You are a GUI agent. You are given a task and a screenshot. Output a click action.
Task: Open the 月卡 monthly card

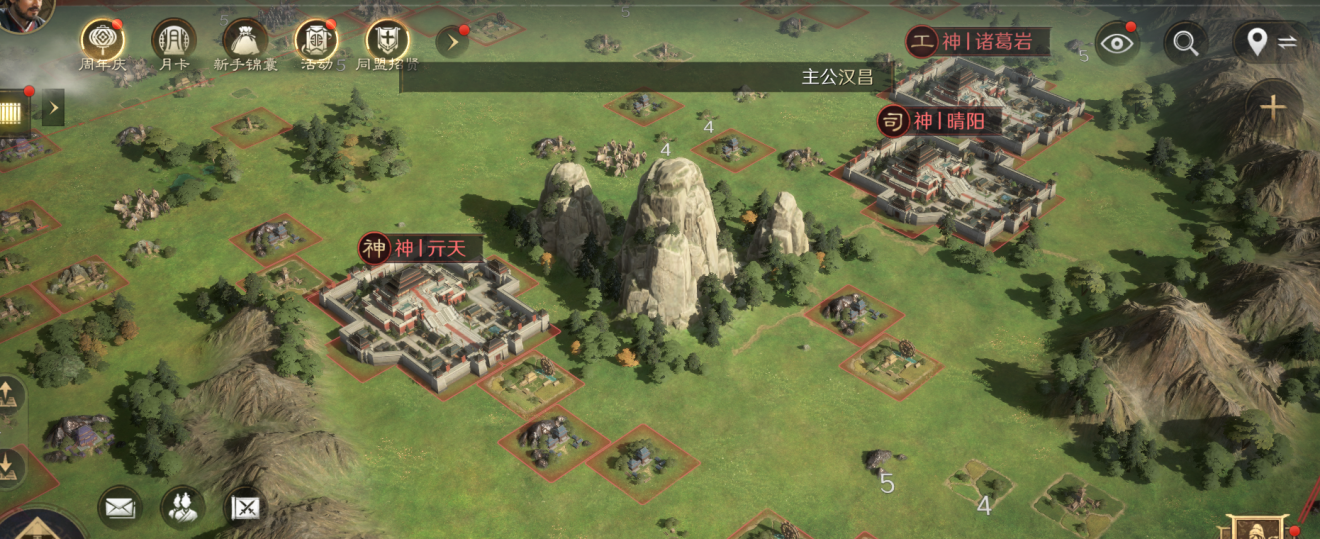173,41
